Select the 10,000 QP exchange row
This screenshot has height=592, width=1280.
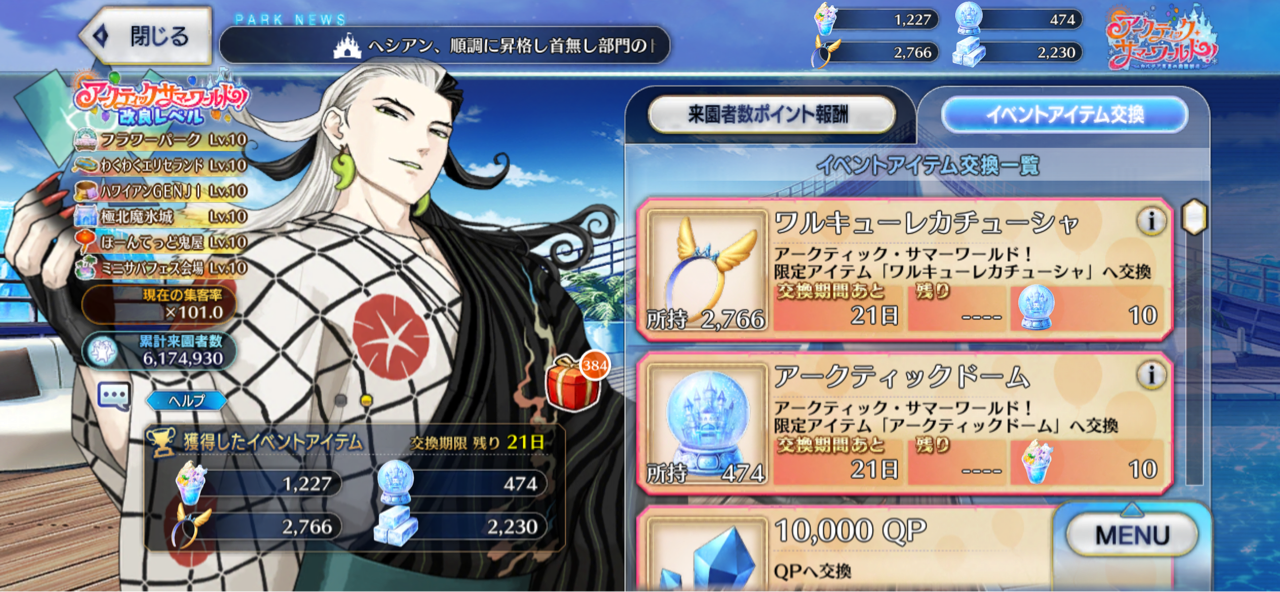[850, 550]
